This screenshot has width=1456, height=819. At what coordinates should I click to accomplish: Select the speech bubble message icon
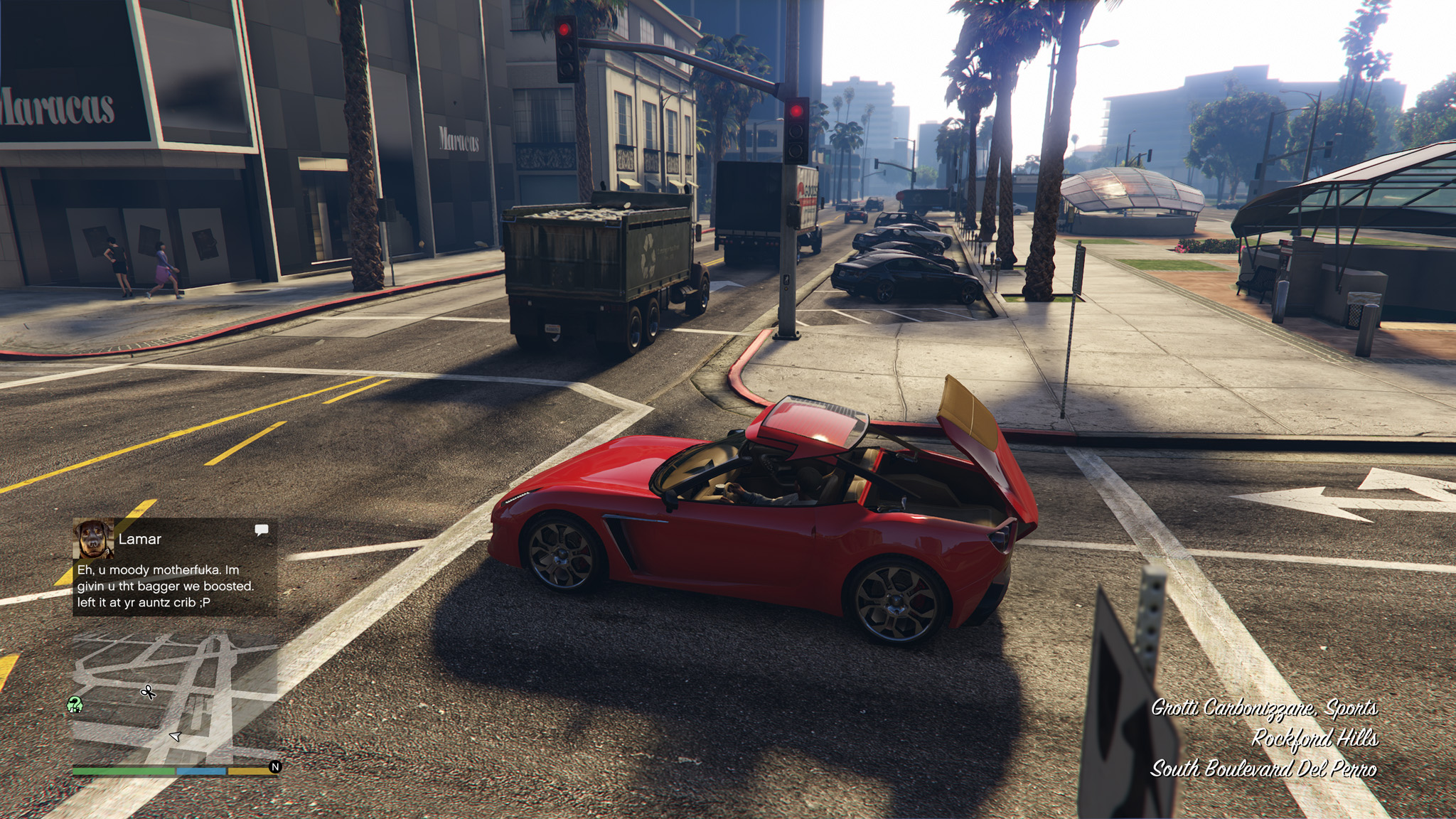[x=262, y=530]
